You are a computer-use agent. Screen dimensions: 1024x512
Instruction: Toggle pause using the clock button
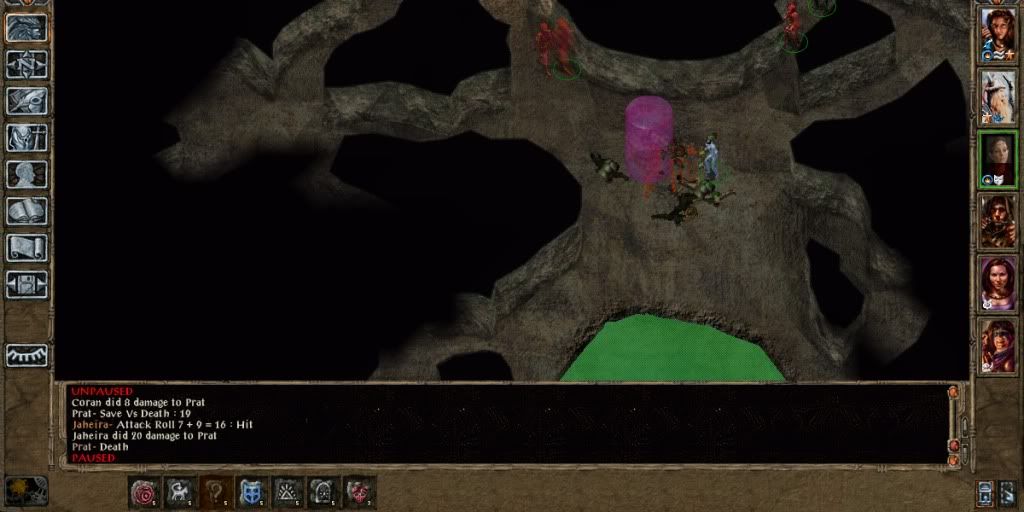[26, 490]
